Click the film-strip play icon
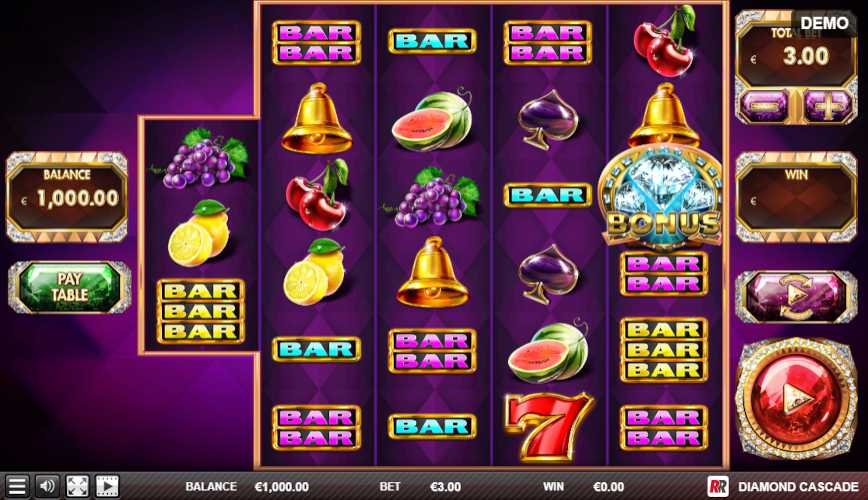Viewport: 868px width, 500px height. [x=107, y=487]
